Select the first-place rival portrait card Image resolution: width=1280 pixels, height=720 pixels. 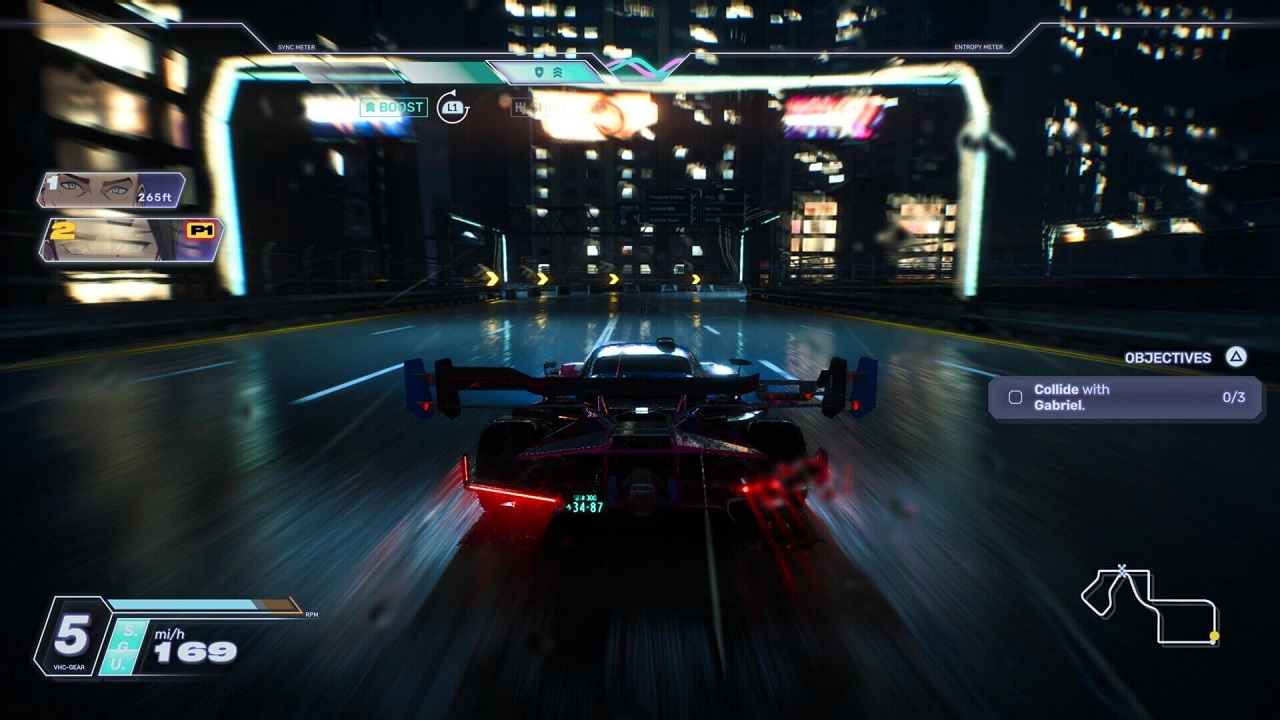[x=111, y=190]
